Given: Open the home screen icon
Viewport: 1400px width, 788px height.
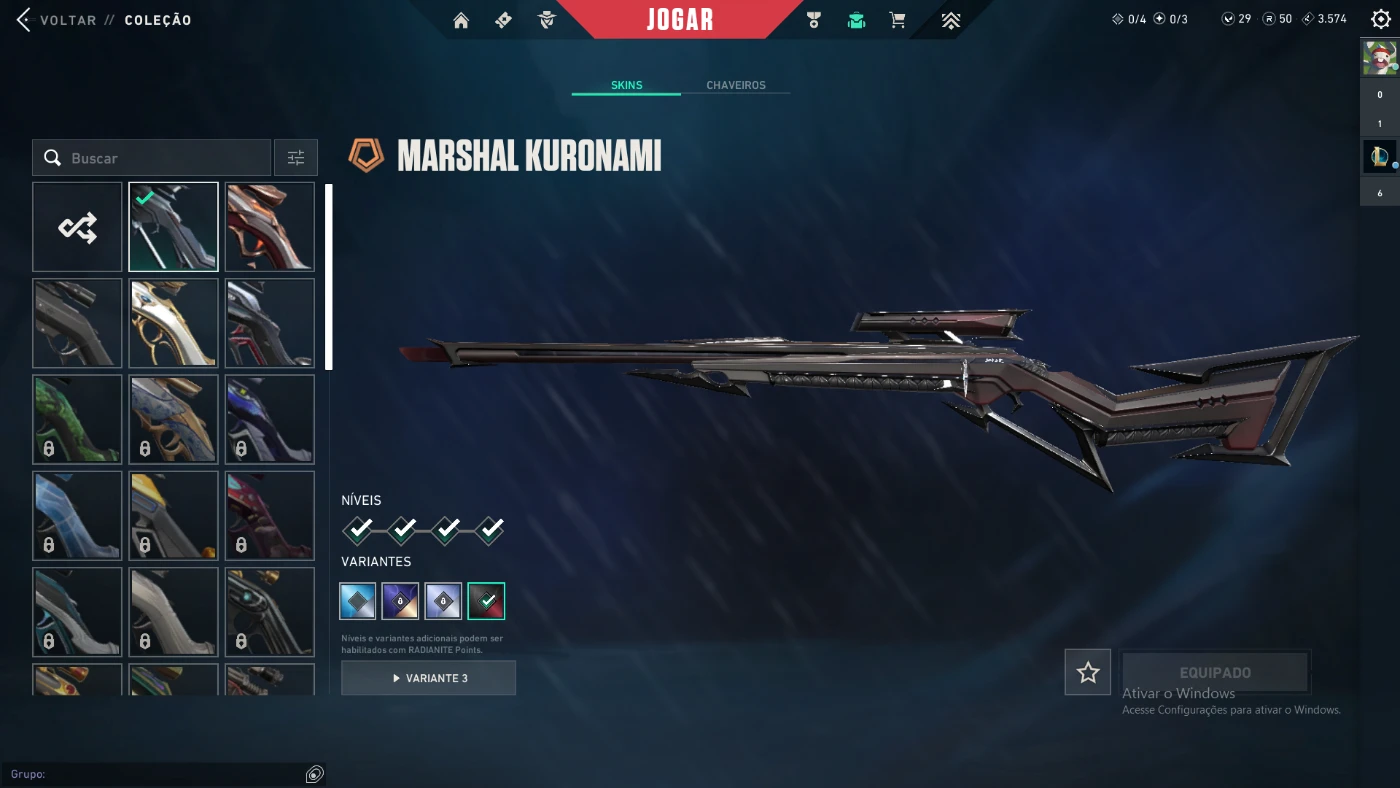Looking at the screenshot, I should click(x=461, y=20).
